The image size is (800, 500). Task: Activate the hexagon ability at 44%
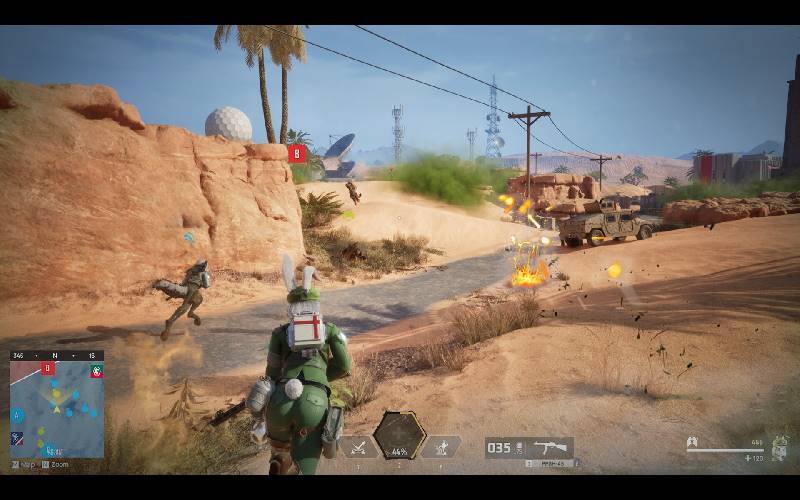coord(400,437)
